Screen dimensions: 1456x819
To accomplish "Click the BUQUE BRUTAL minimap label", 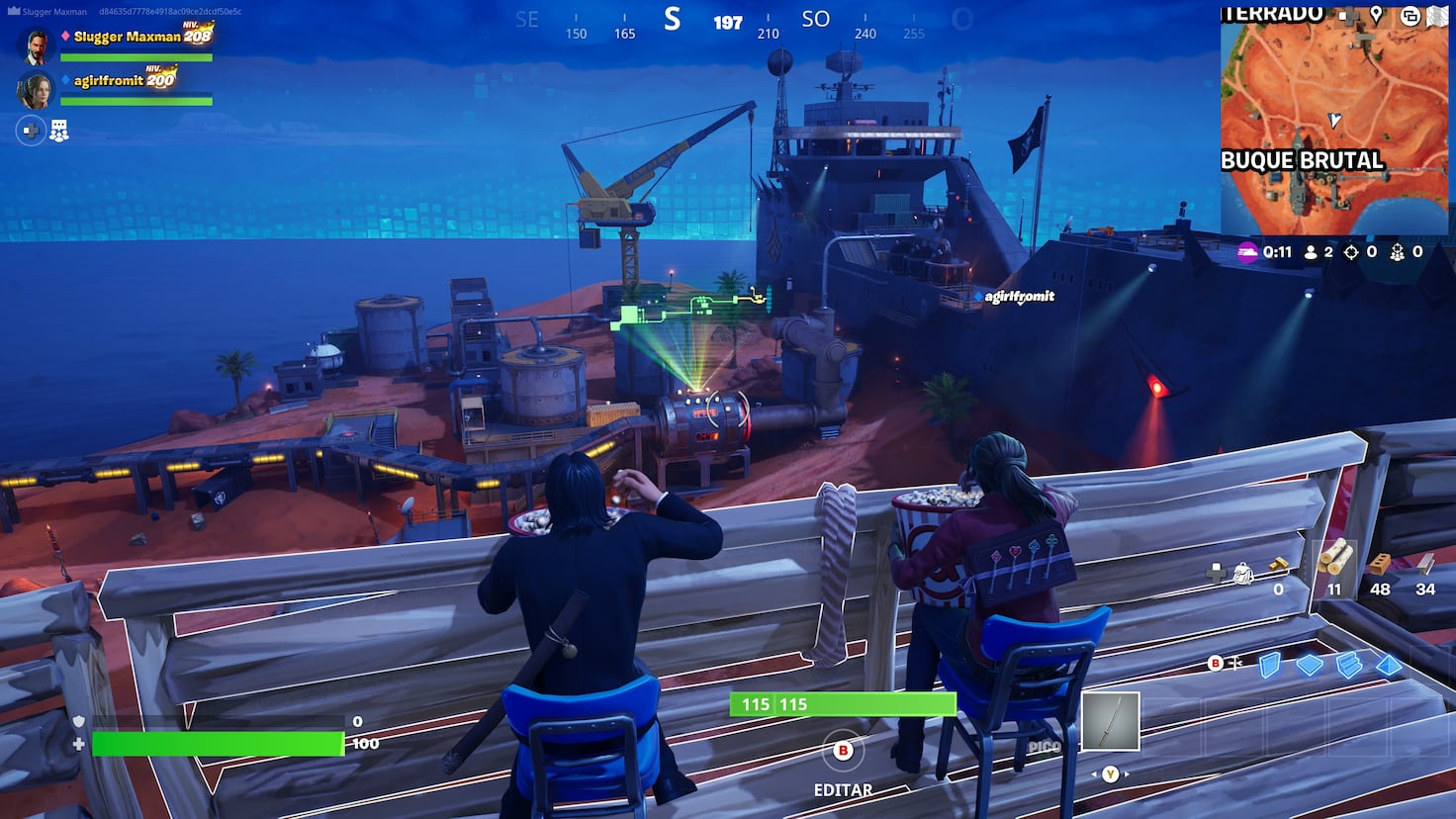I will 1302,158.
